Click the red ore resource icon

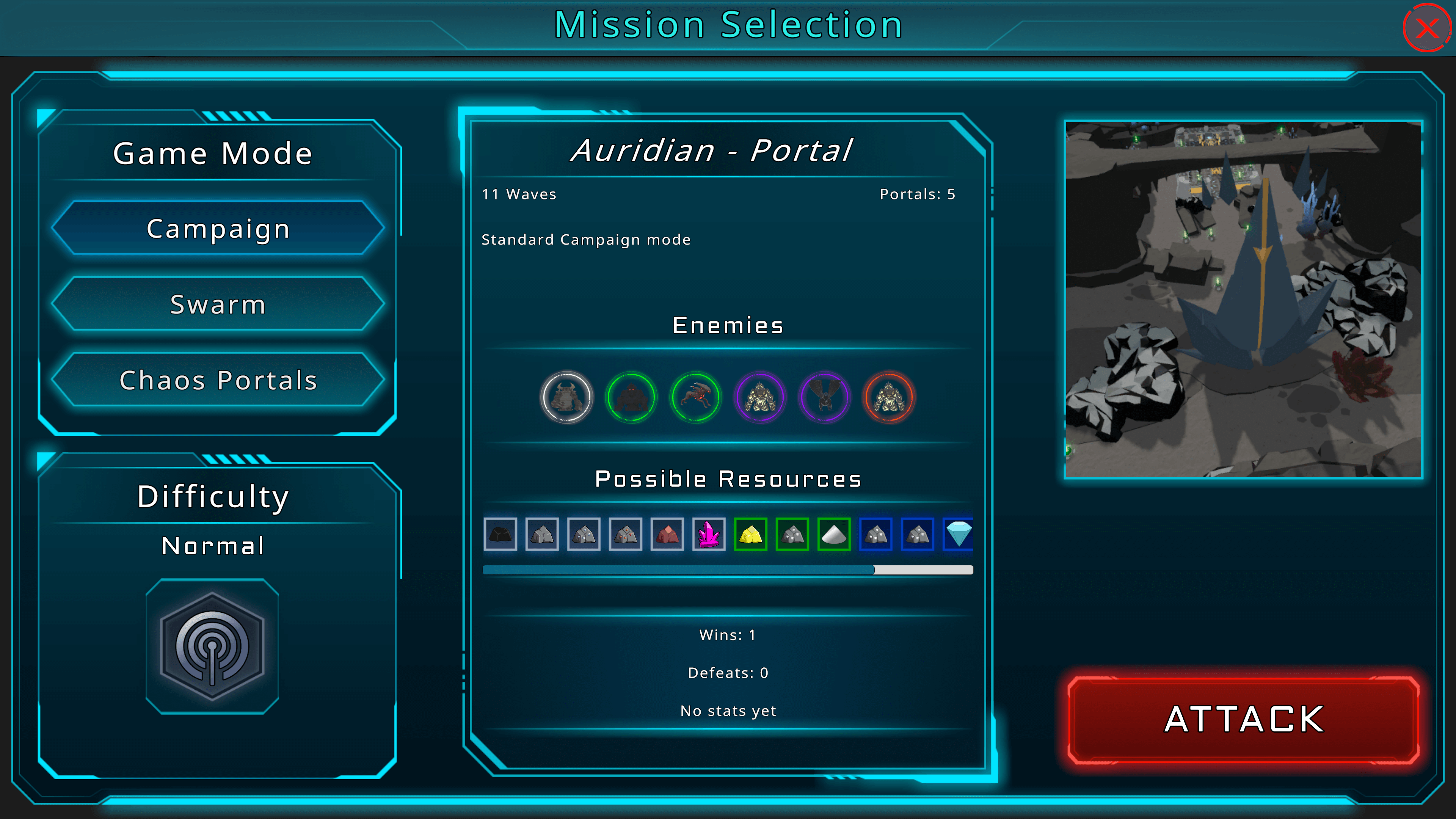point(667,534)
